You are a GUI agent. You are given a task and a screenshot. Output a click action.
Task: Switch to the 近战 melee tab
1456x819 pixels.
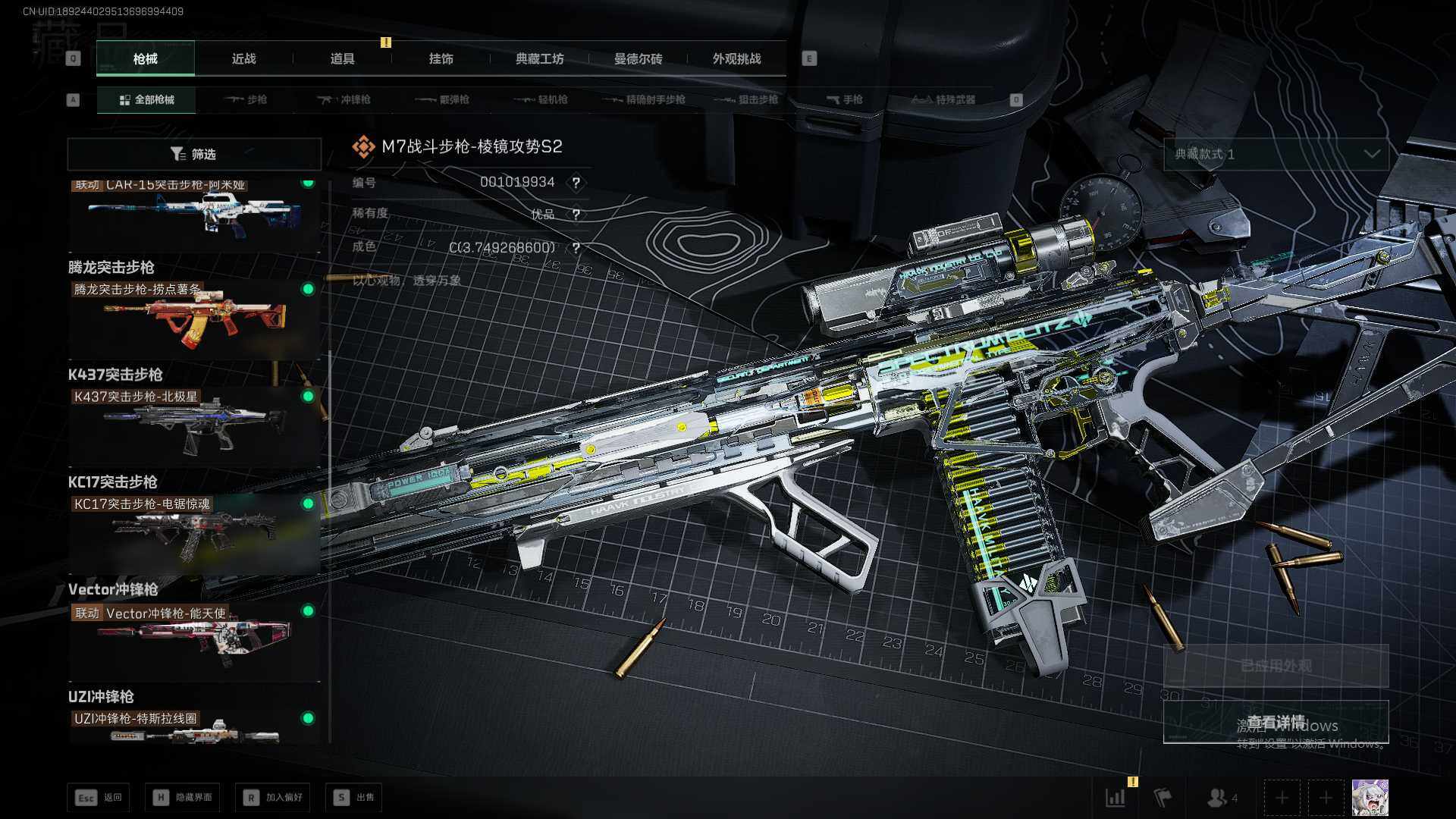pyautogui.click(x=243, y=58)
